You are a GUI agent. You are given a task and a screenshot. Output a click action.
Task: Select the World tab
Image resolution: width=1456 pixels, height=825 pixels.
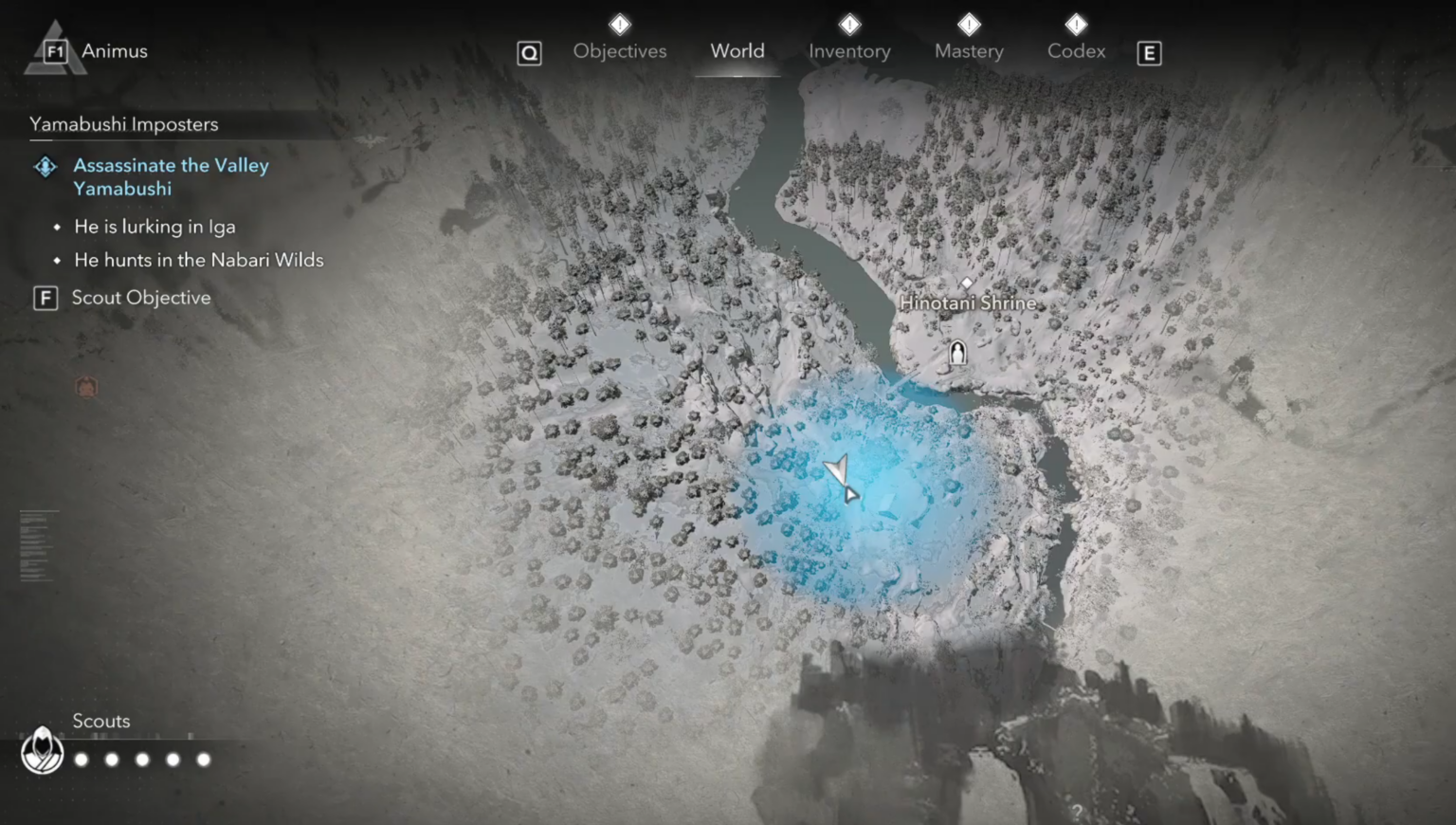[x=737, y=51]
